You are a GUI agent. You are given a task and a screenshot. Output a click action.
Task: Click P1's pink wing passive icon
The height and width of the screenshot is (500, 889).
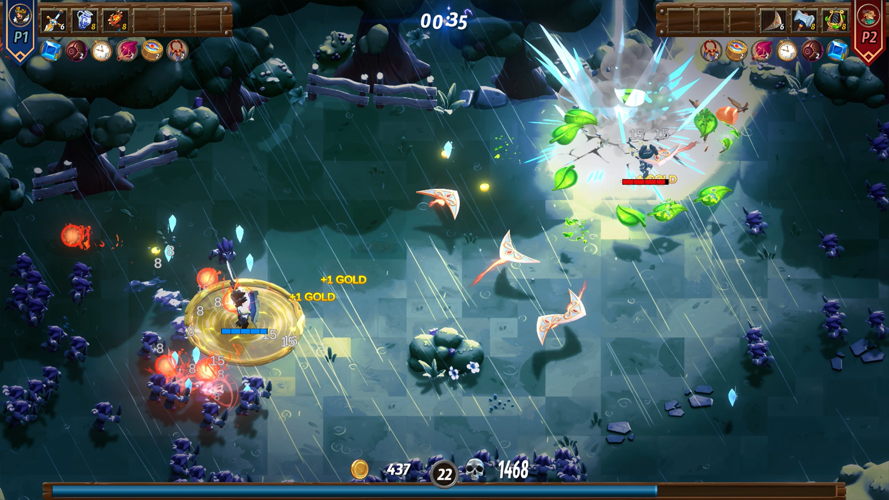coord(127,50)
